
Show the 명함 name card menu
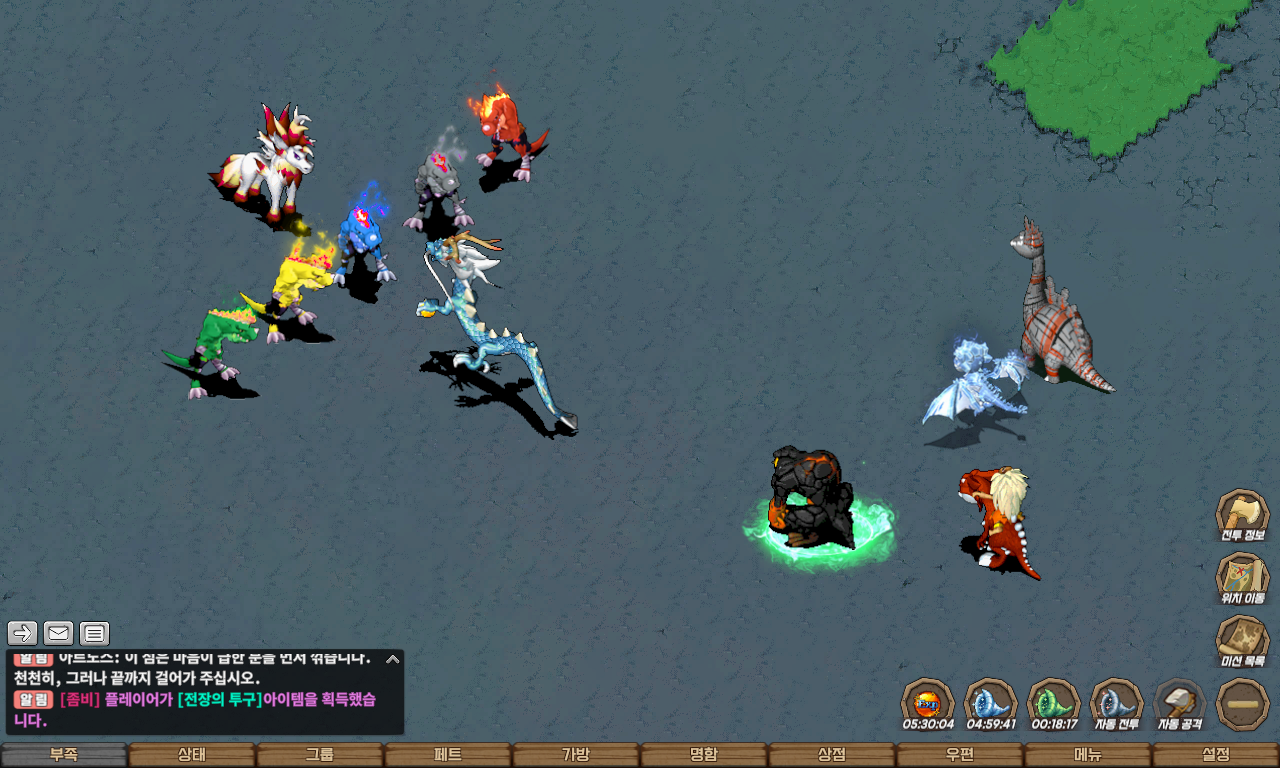click(704, 755)
